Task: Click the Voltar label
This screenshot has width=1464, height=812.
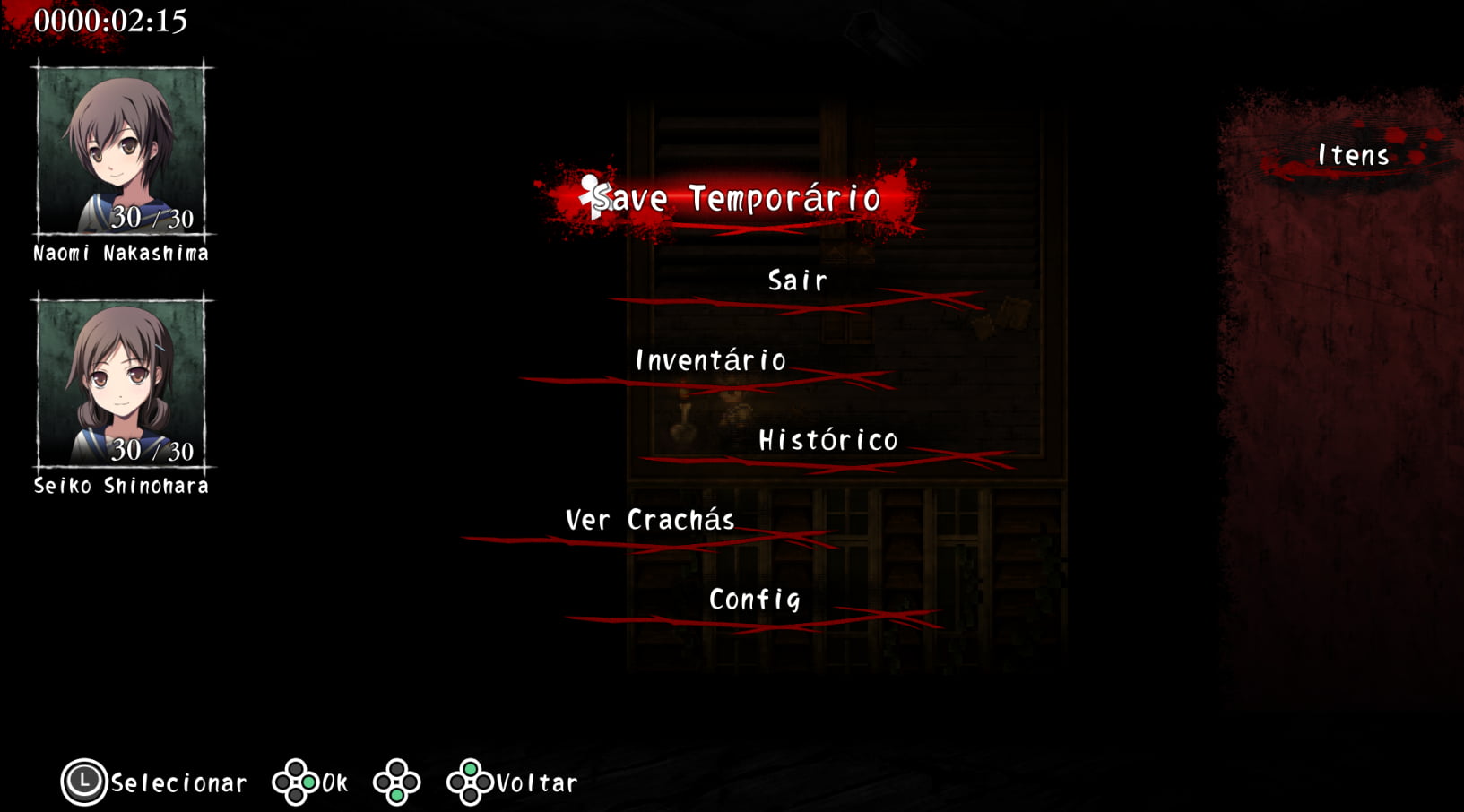Action: [x=535, y=782]
